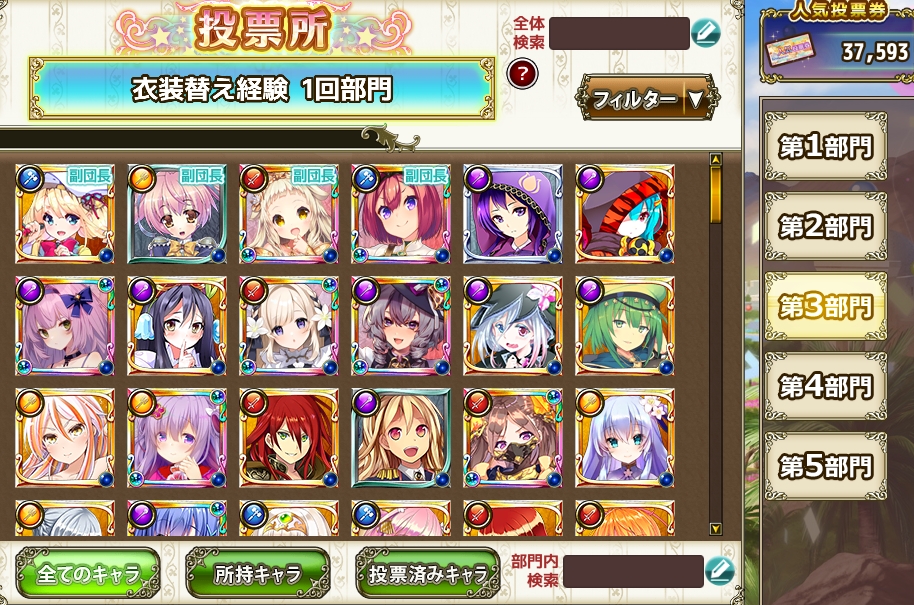Select the masked brown-haired character portrait
This screenshot has height=605, width=914.
(x=512, y=438)
